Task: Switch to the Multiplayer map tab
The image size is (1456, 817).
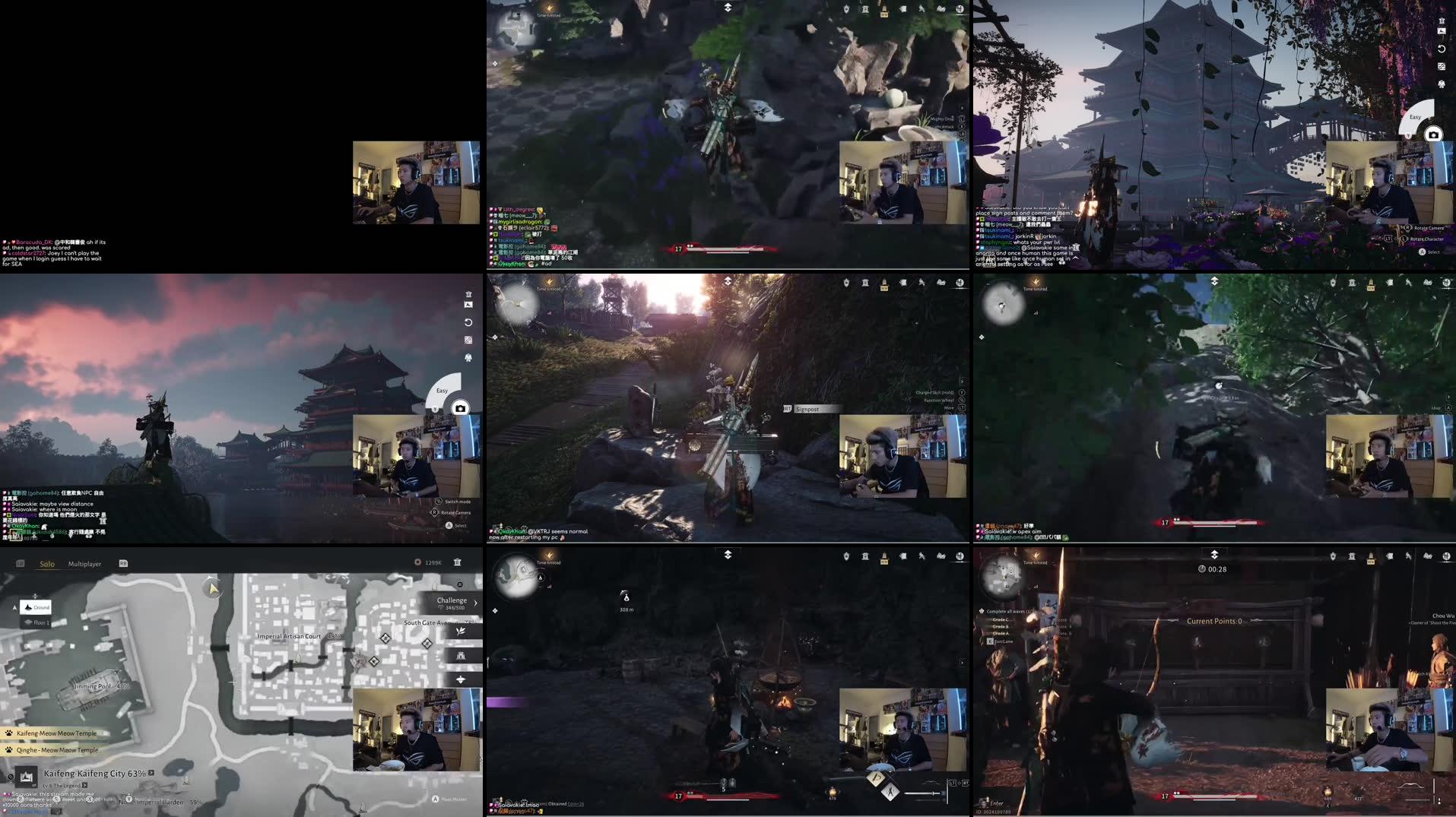Action: [x=85, y=563]
